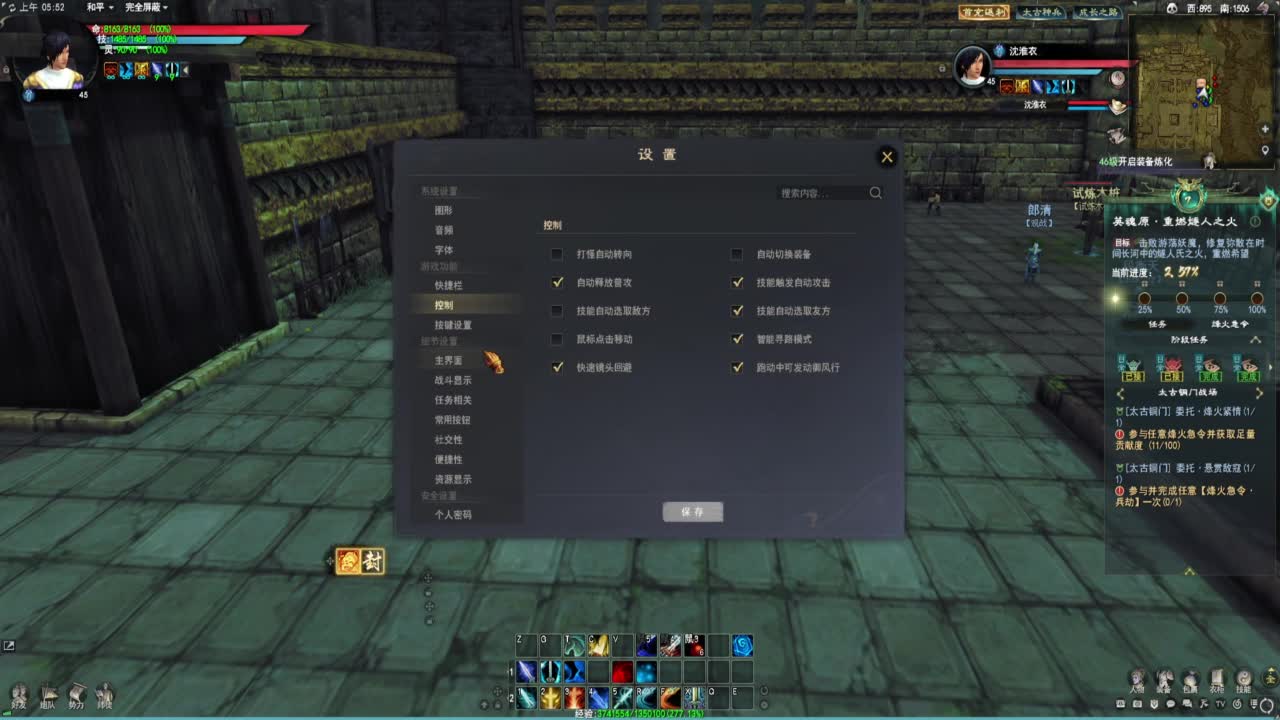Click the 25% reward progress node
This screenshot has width=1280, height=720.
point(1145,299)
